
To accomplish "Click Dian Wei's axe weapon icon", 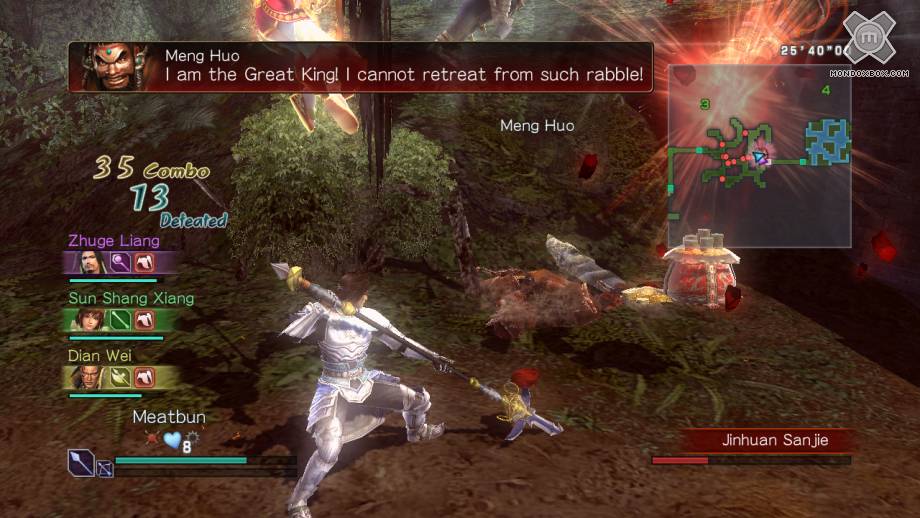I will (120, 376).
